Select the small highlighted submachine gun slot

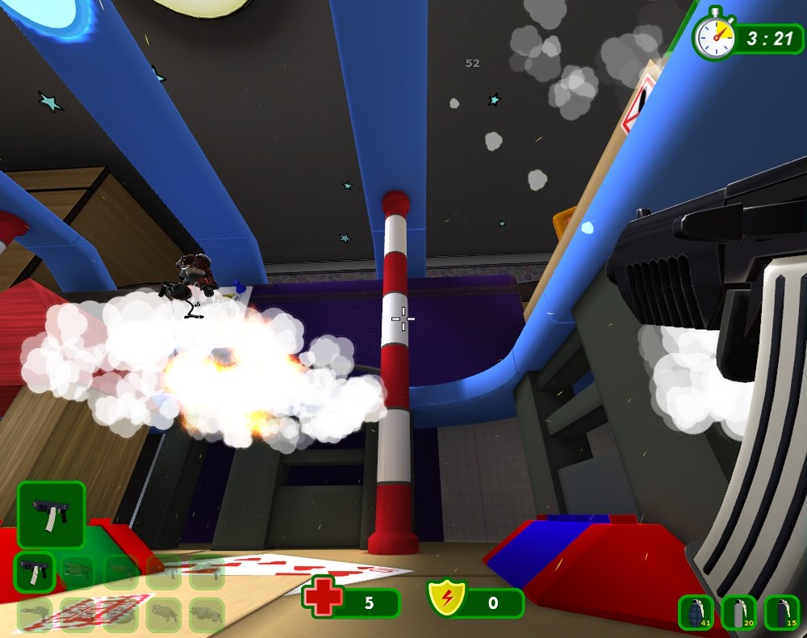point(34,572)
